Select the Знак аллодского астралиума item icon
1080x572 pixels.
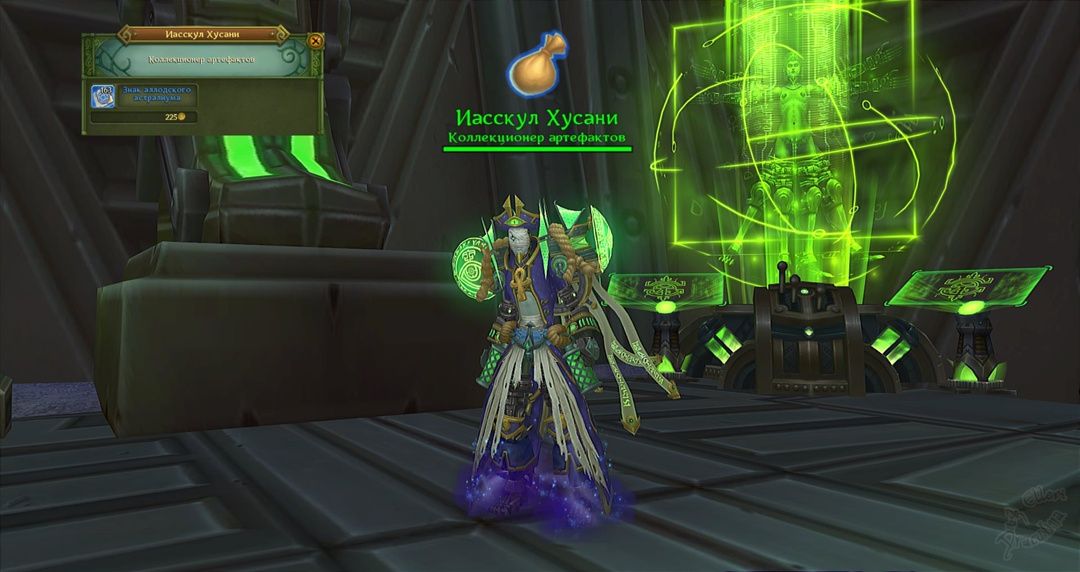pyautogui.click(x=103, y=97)
